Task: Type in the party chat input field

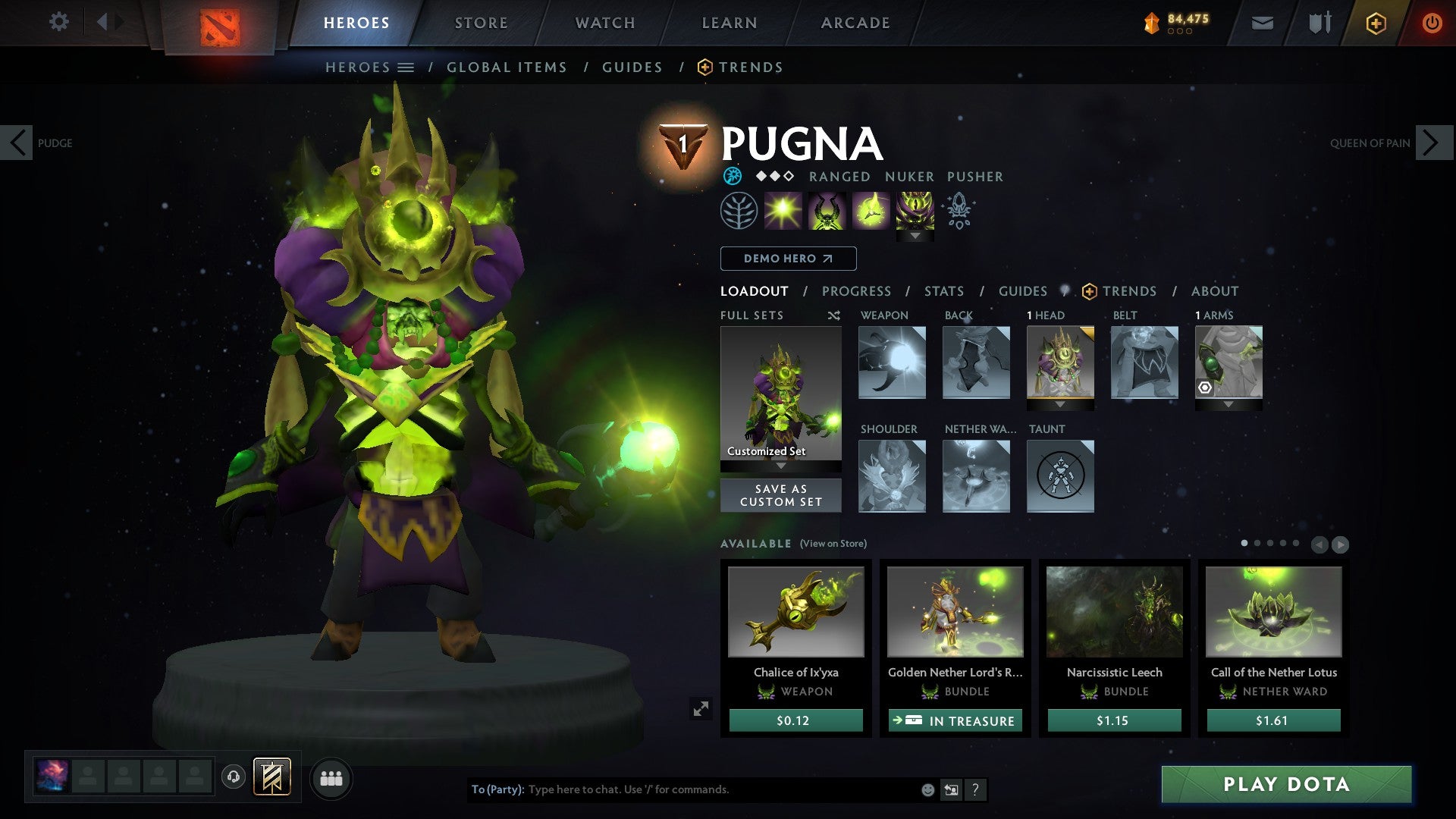Action: point(682,789)
